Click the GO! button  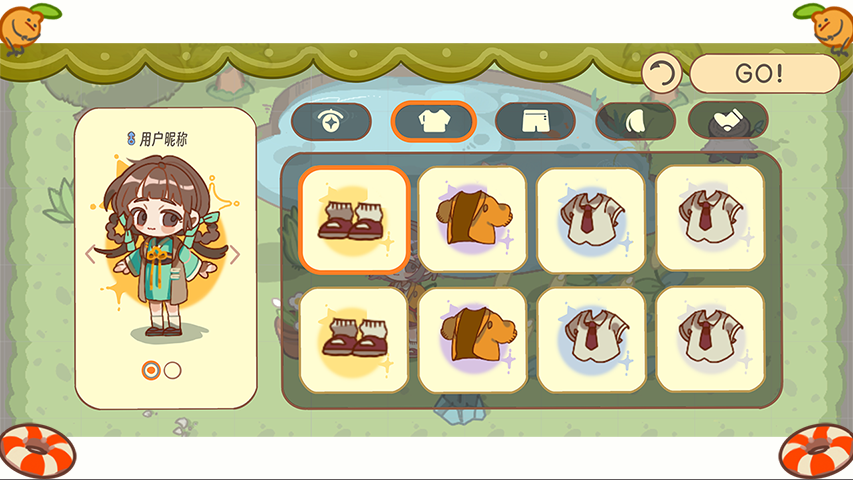coord(765,74)
